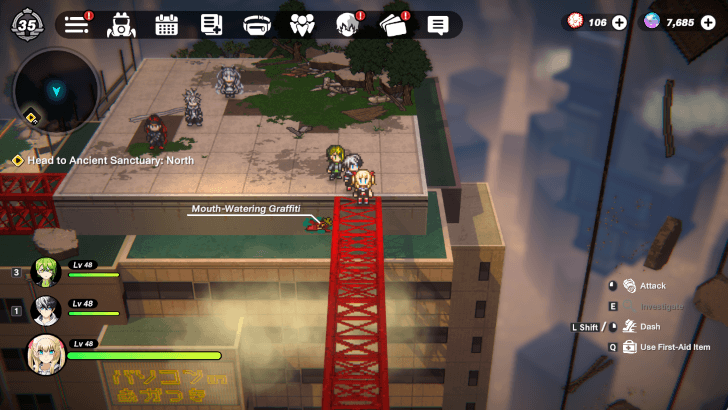The image size is (728, 410).
Task: Open the stacked cards icon
Action: coord(393,25)
